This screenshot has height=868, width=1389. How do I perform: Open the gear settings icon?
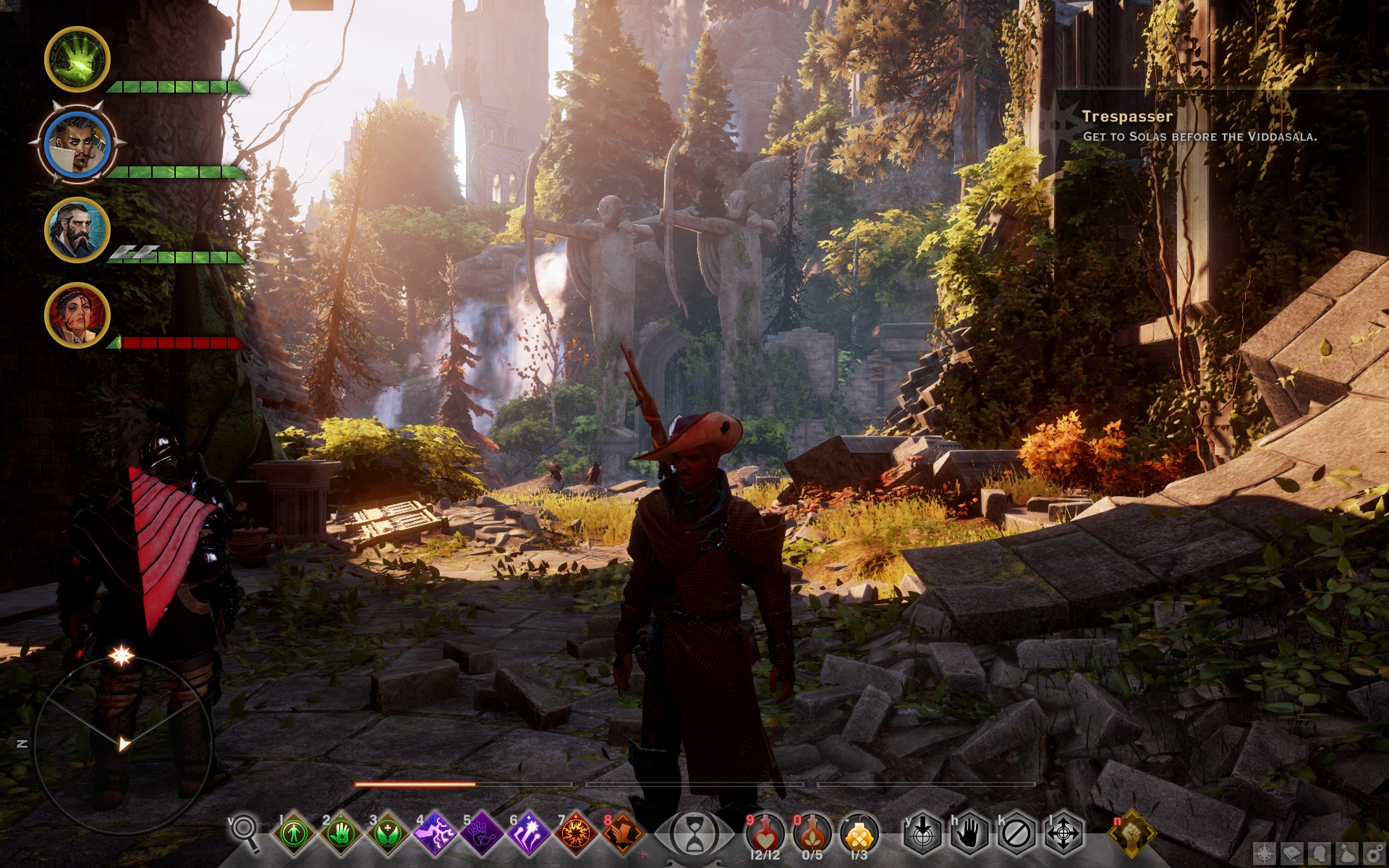pyautogui.click(x=1375, y=854)
